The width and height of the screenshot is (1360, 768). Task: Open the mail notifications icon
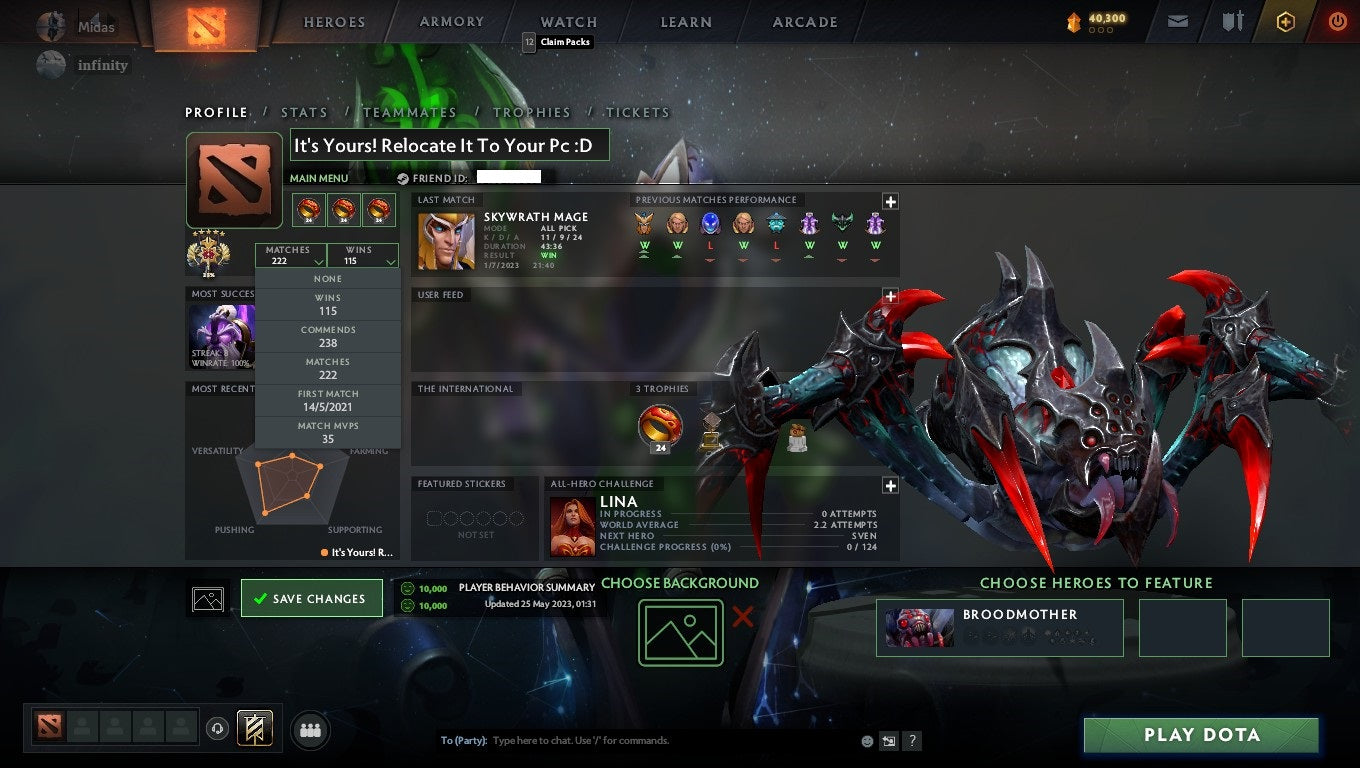pyautogui.click(x=1176, y=21)
